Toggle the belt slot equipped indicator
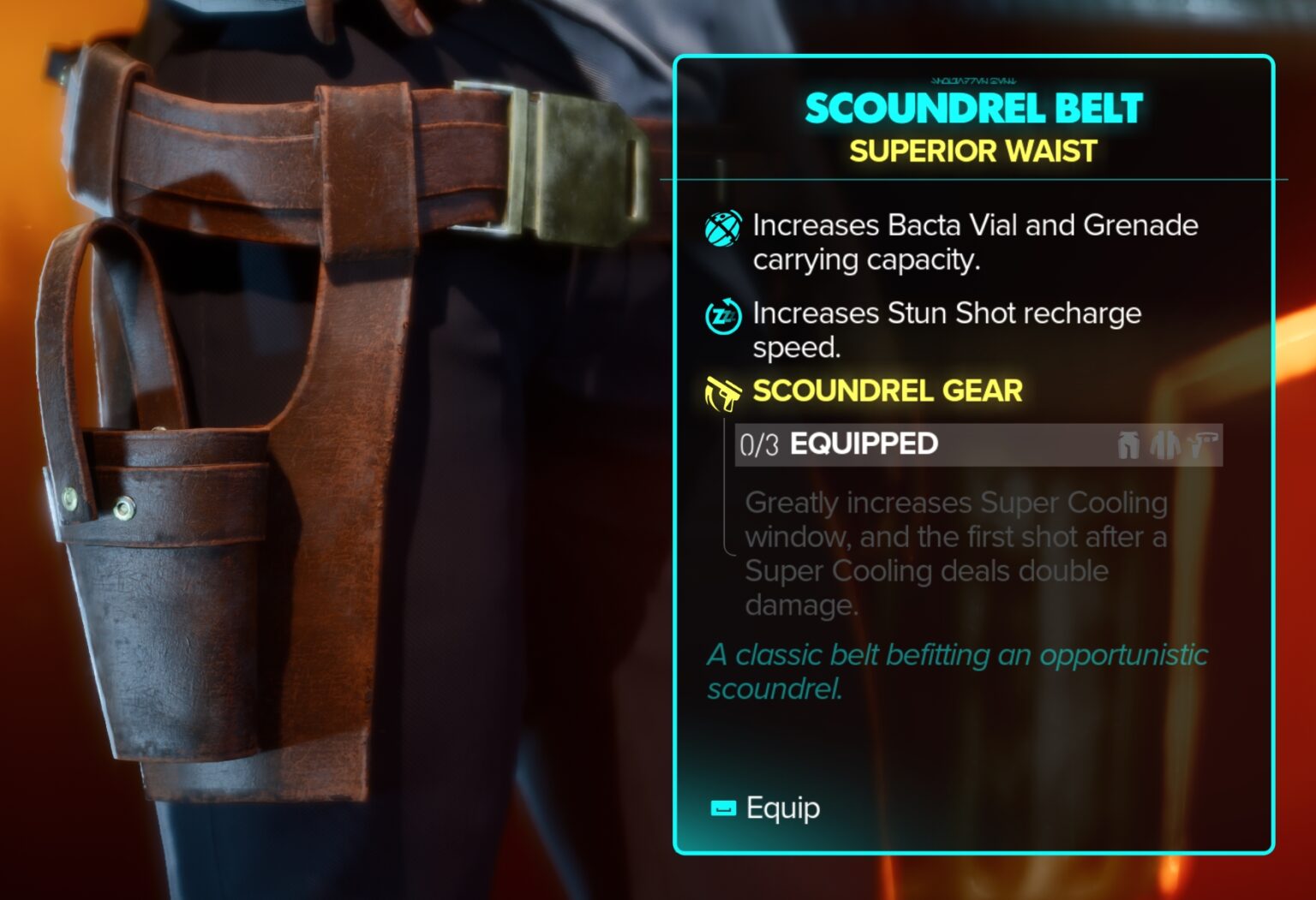 [1202, 444]
